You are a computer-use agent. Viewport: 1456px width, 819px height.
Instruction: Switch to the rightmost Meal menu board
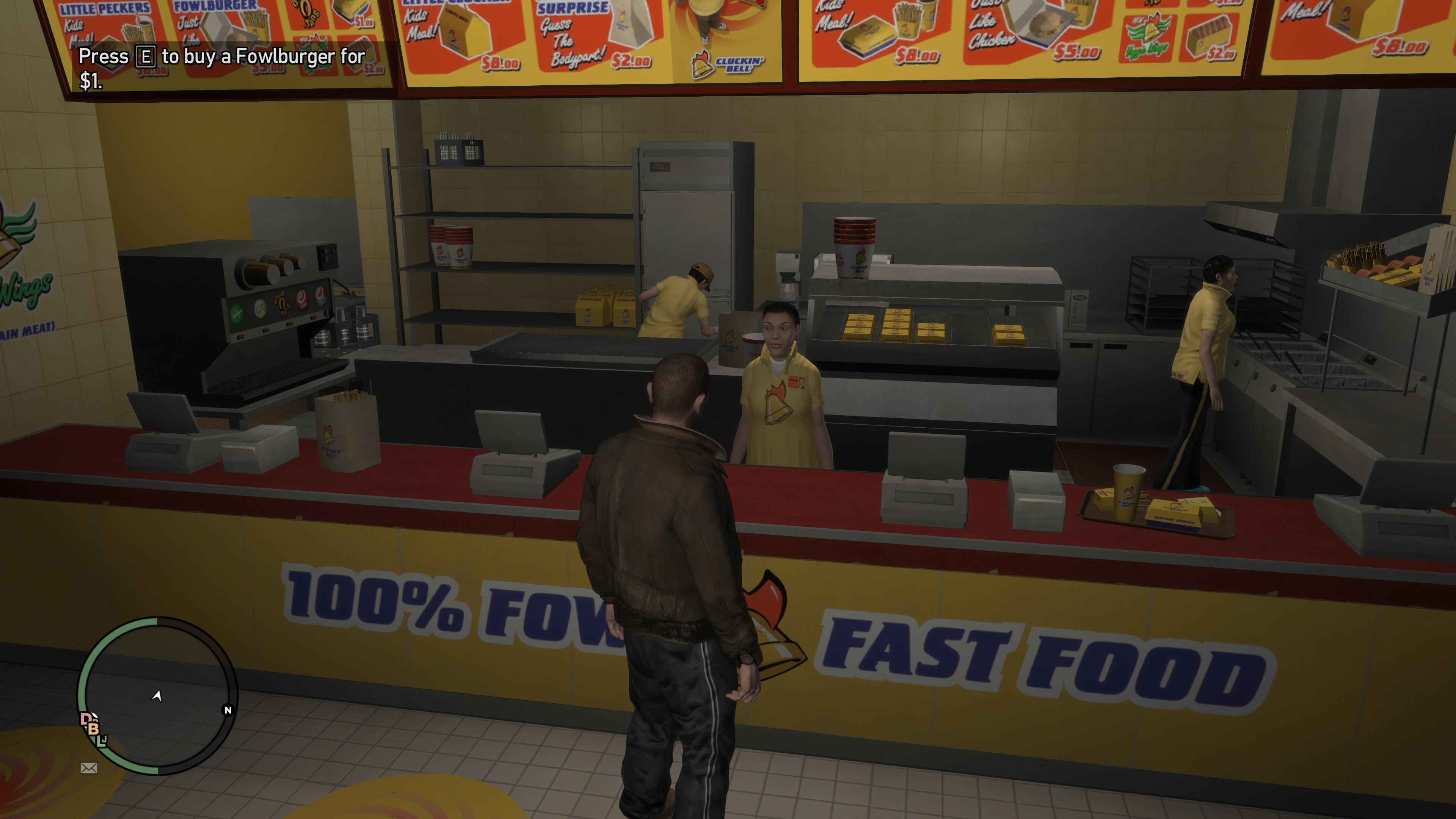(1357, 39)
